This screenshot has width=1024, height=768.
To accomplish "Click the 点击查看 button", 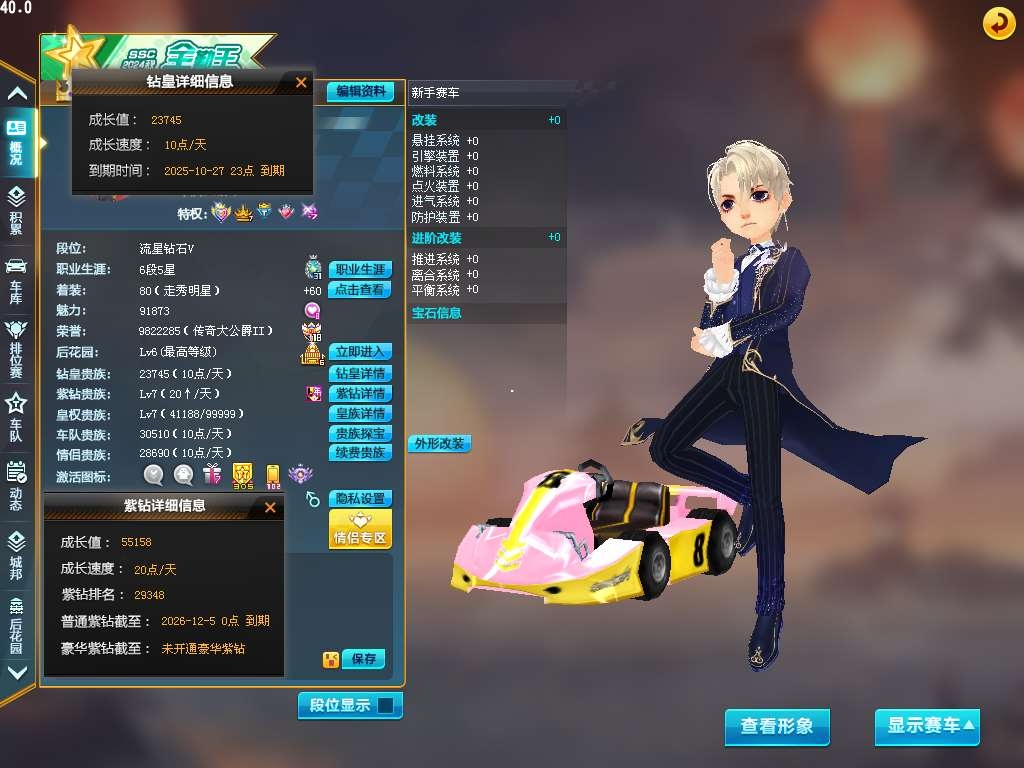I will 359,290.
